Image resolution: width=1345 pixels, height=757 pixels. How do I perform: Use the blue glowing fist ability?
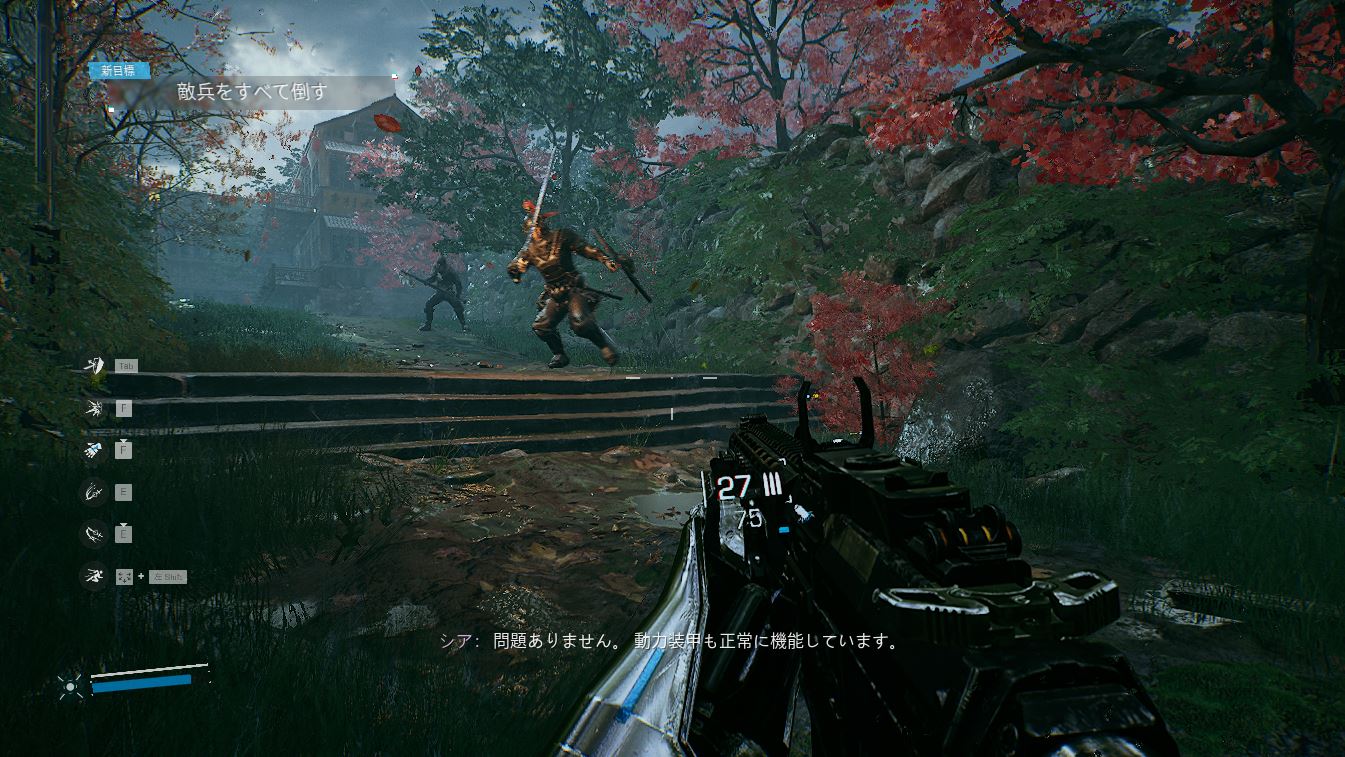click(x=93, y=450)
